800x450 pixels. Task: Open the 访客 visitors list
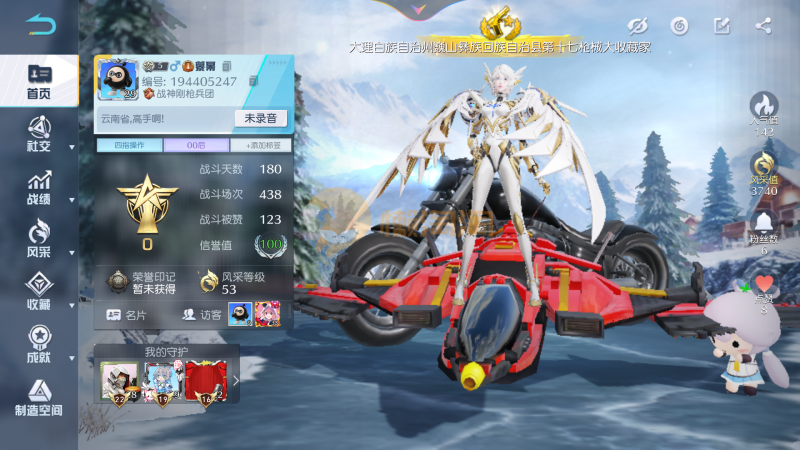click(203, 314)
